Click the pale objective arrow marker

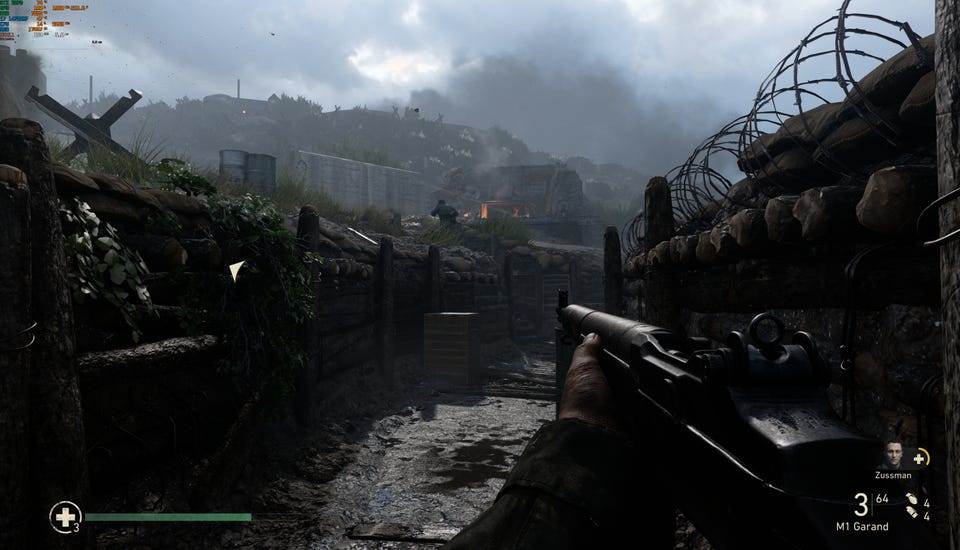coord(236,269)
